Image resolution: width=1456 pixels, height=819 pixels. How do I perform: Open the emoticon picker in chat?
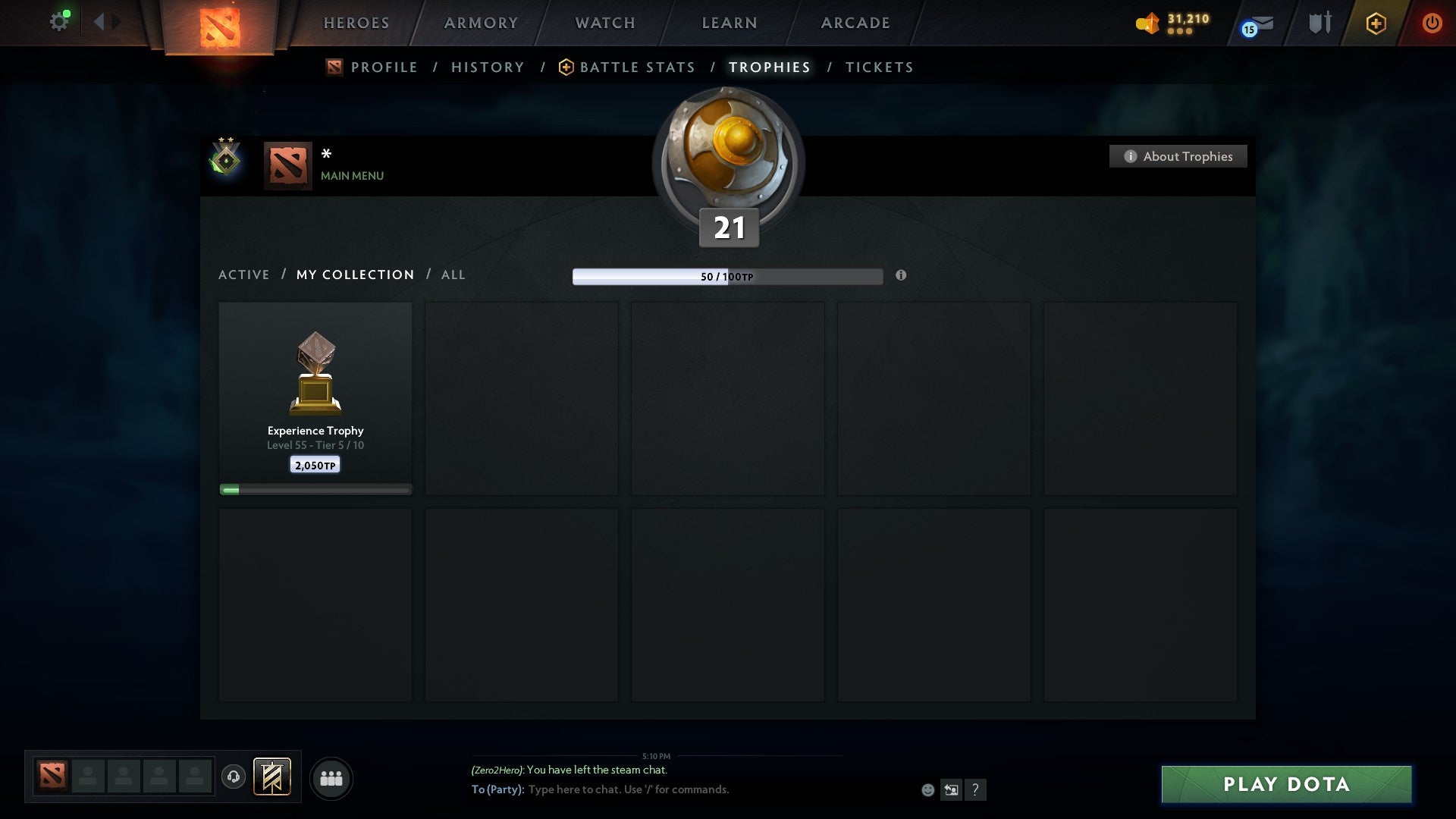point(927,789)
